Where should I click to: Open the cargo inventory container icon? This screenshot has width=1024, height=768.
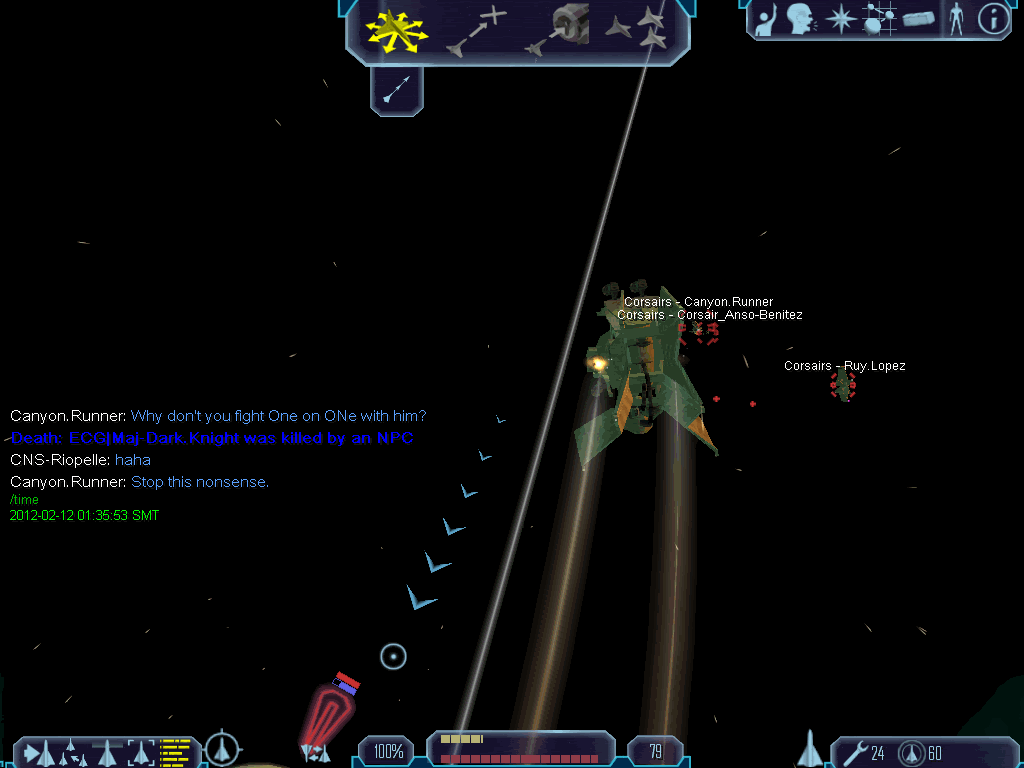click(x=918, y=20)
